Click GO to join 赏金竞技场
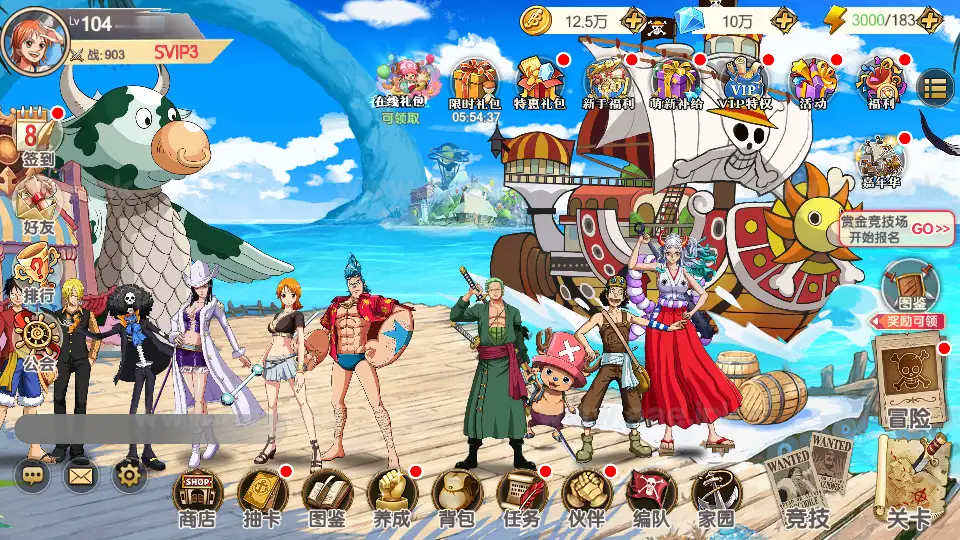960x540 pixels. (930, 229)
